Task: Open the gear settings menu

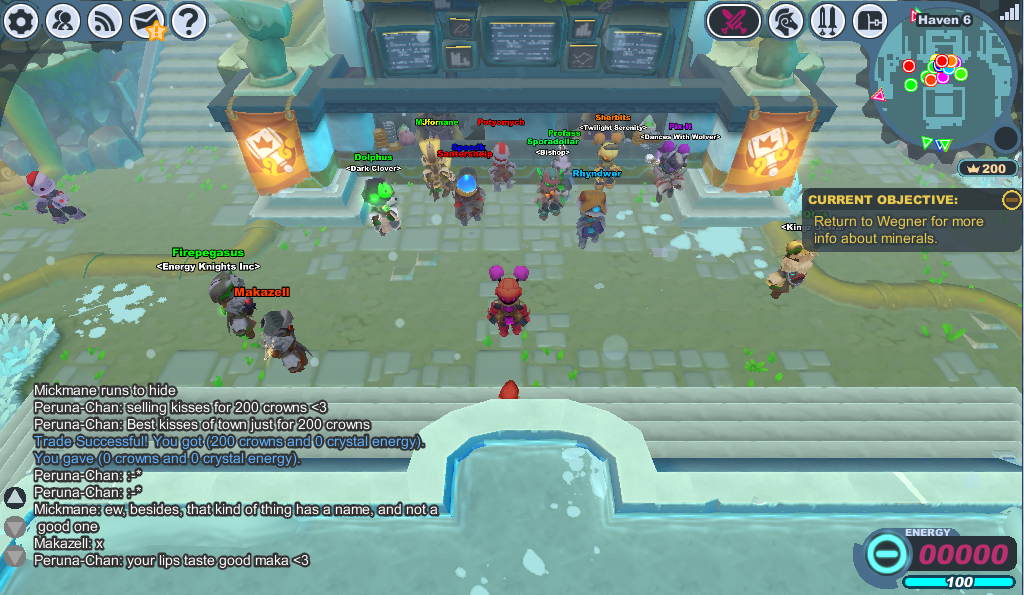Action: 20,20
